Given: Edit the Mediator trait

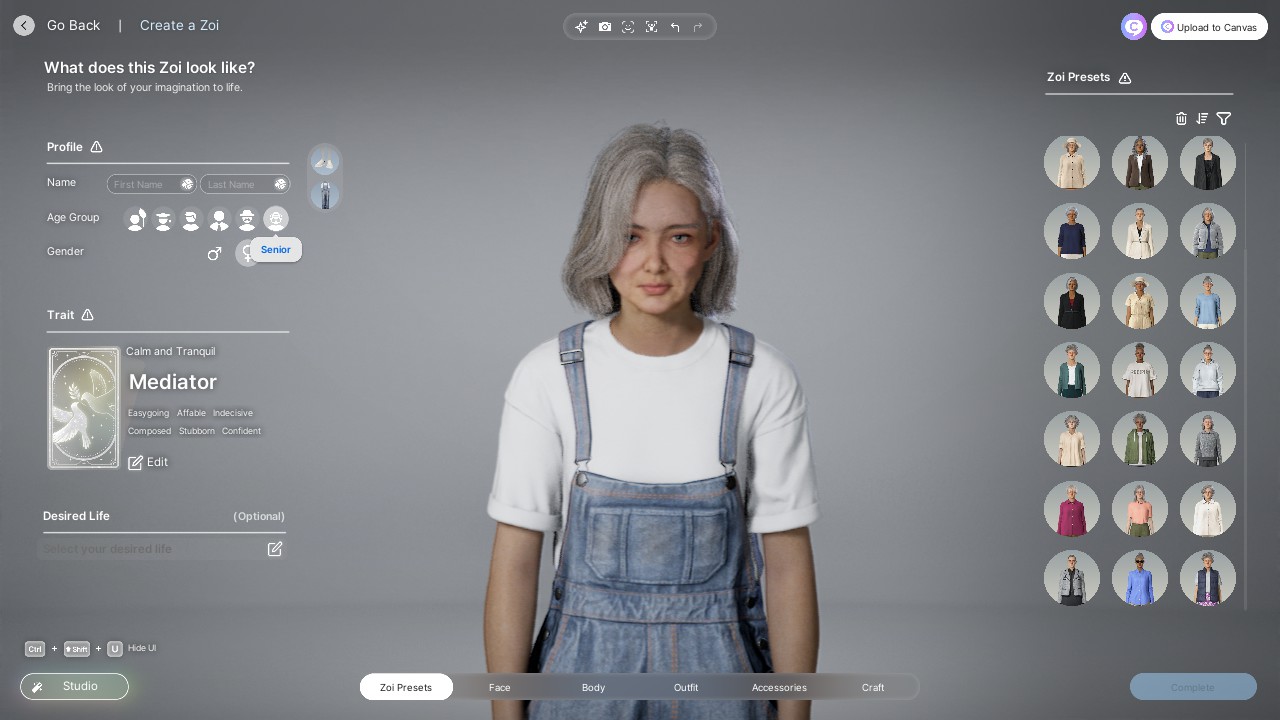Looking at the screenshot, I should [x=148, y=462].
